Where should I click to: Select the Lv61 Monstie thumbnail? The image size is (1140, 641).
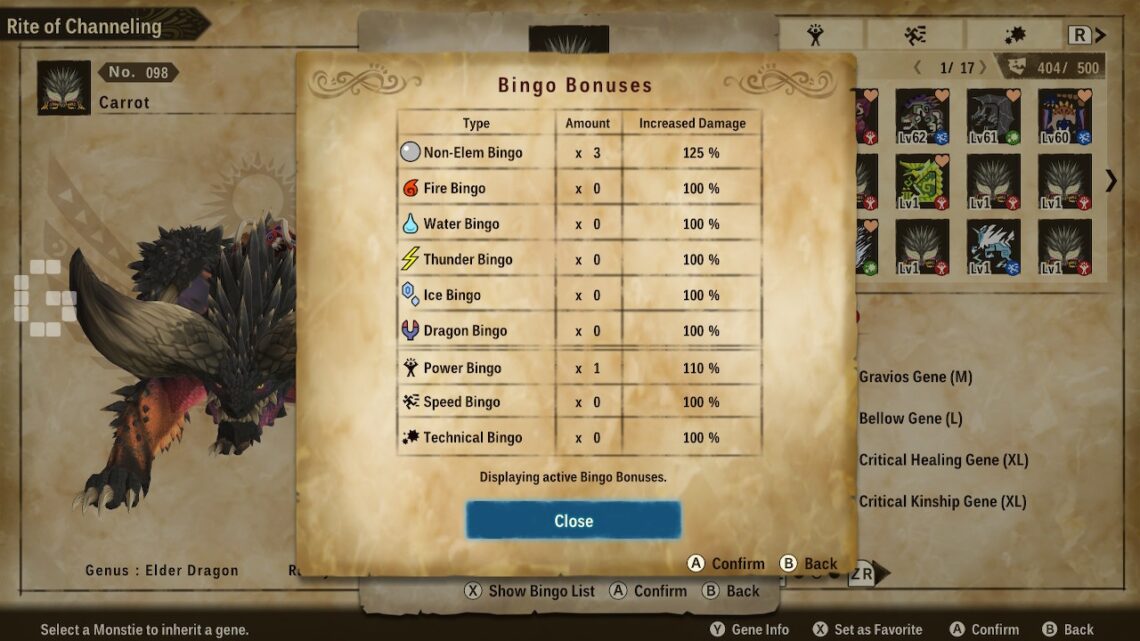coord(993,117)
